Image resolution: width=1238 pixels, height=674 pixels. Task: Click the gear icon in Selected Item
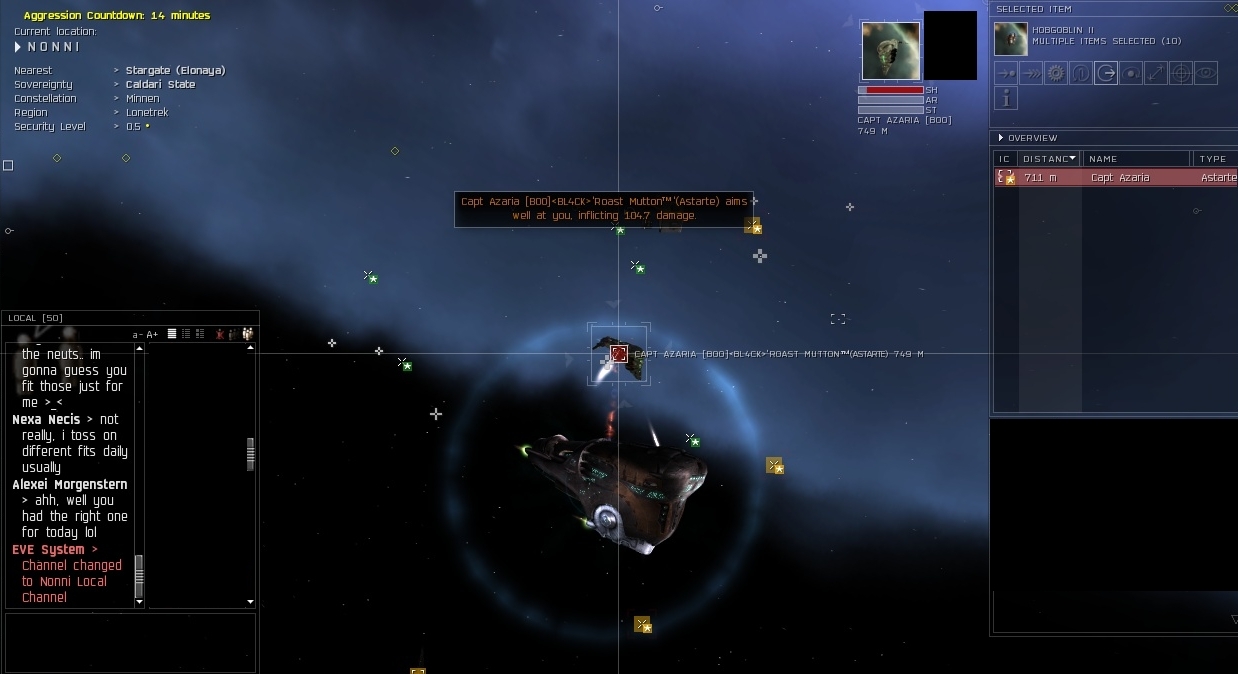1056,73
